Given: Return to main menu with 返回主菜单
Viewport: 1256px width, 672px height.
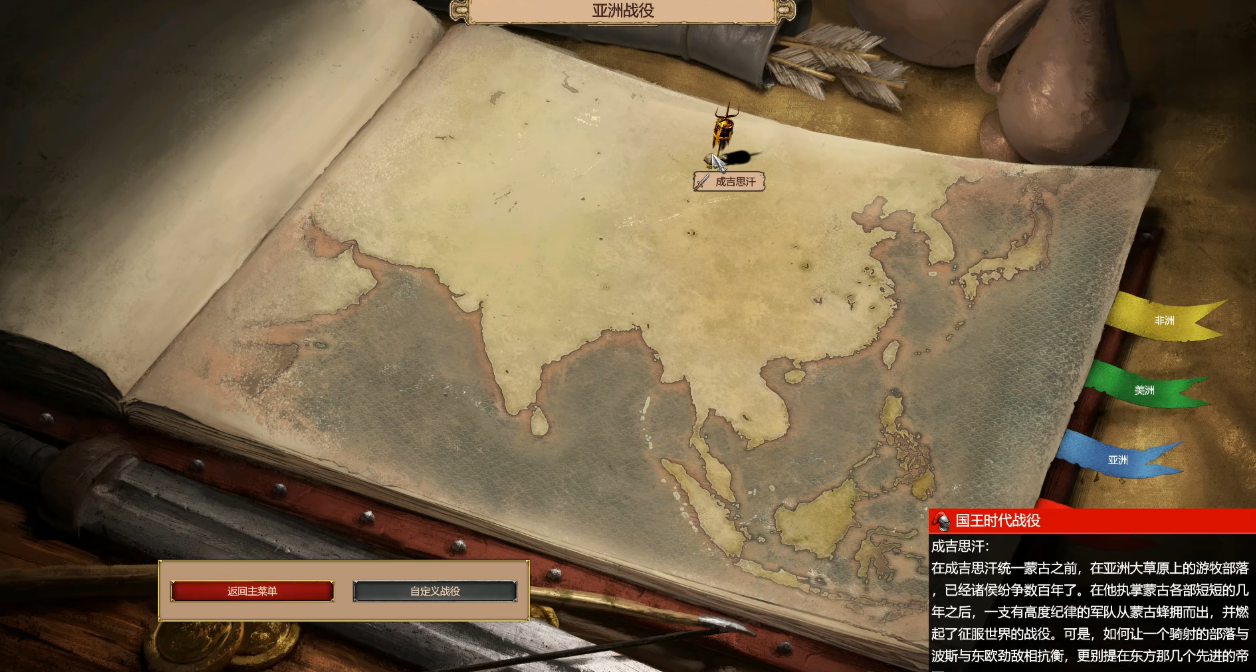Looking at the screenshot, I should (252, 591).
